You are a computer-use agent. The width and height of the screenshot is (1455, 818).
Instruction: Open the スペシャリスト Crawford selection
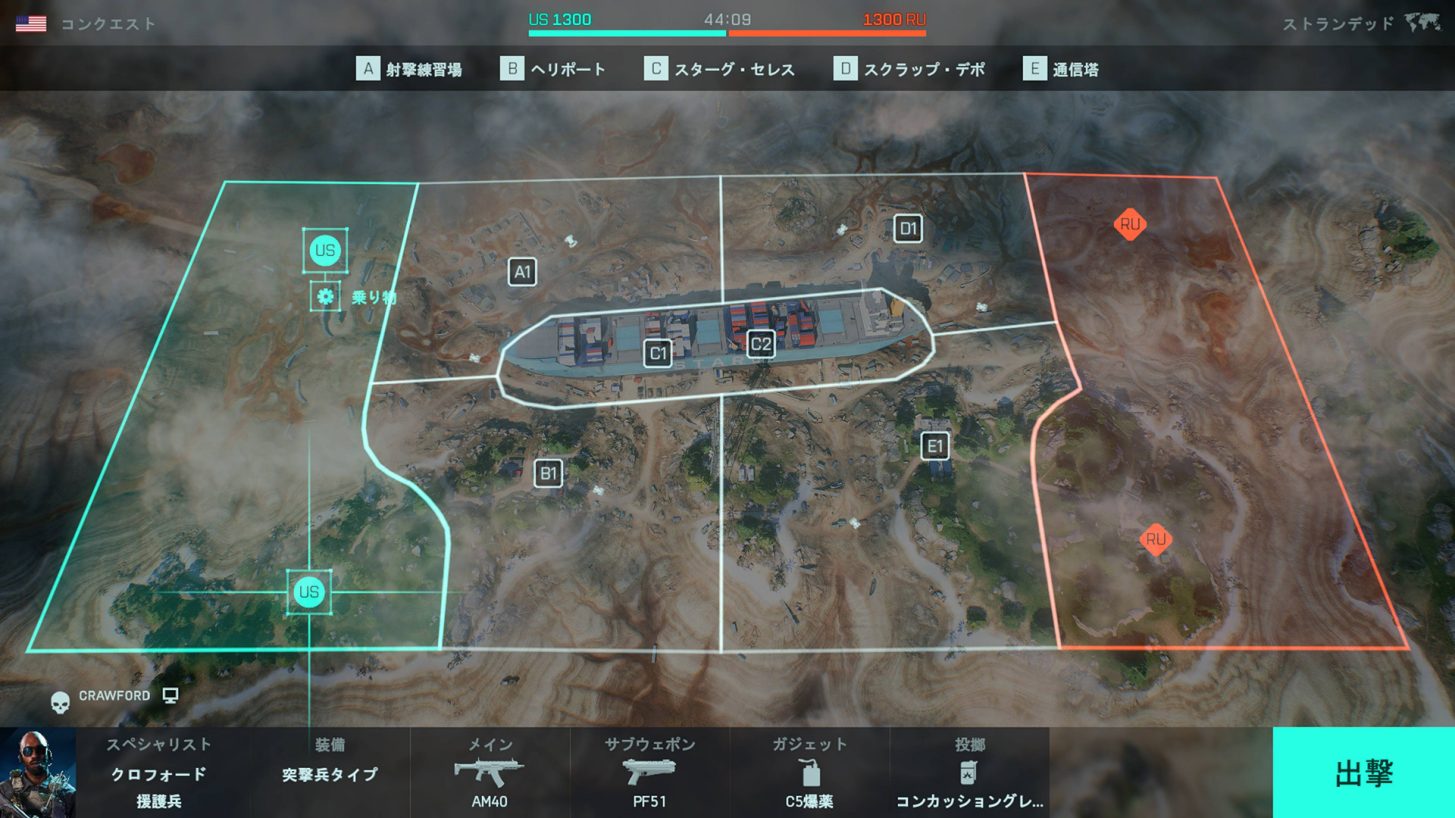click(158, 773)
